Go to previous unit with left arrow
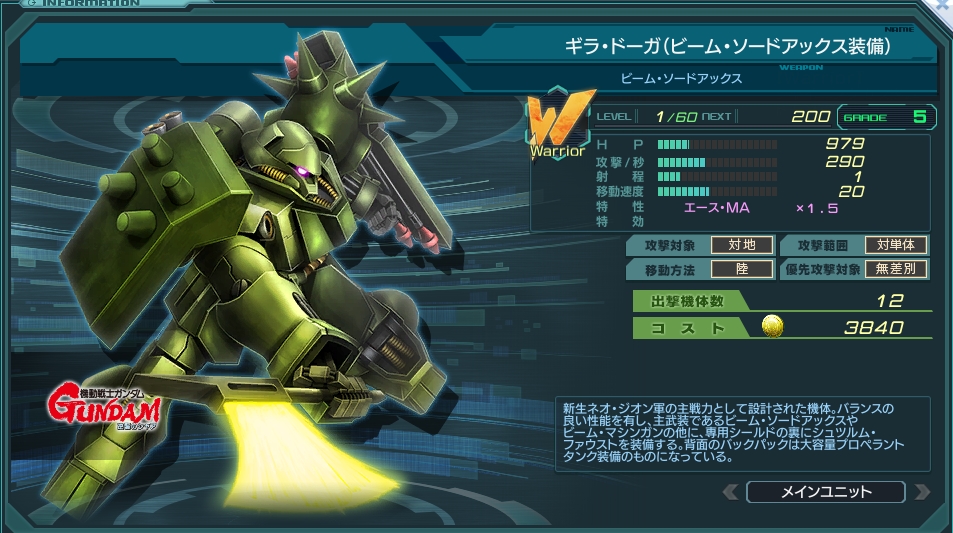 731,492
